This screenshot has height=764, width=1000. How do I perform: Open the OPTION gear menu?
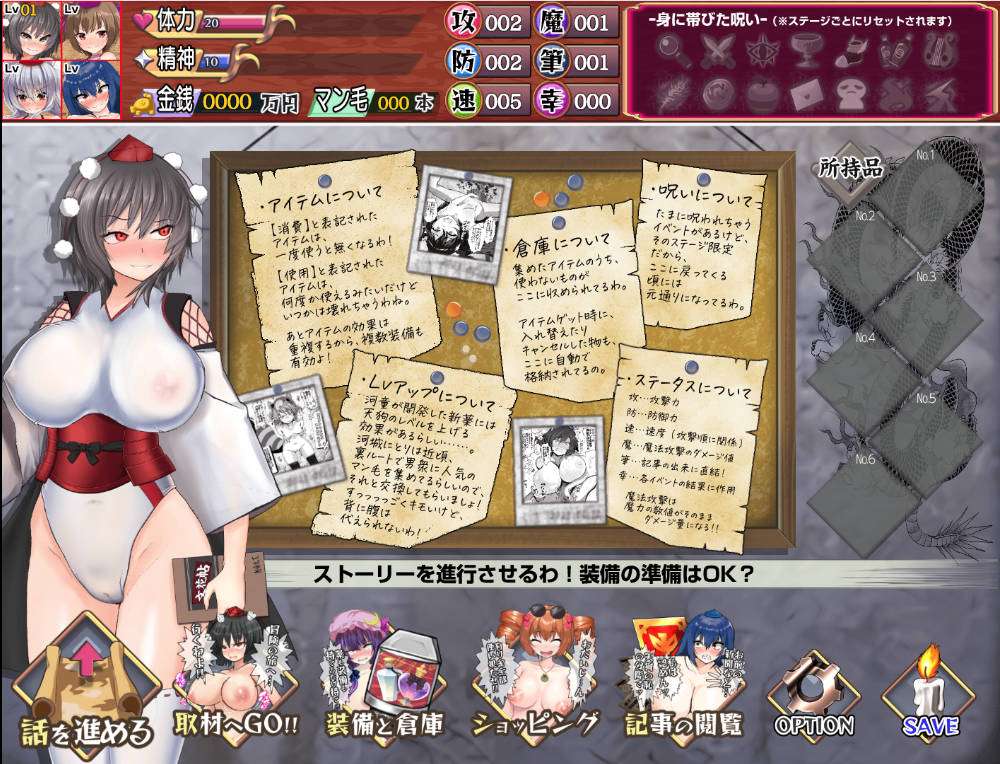point(813,695)
